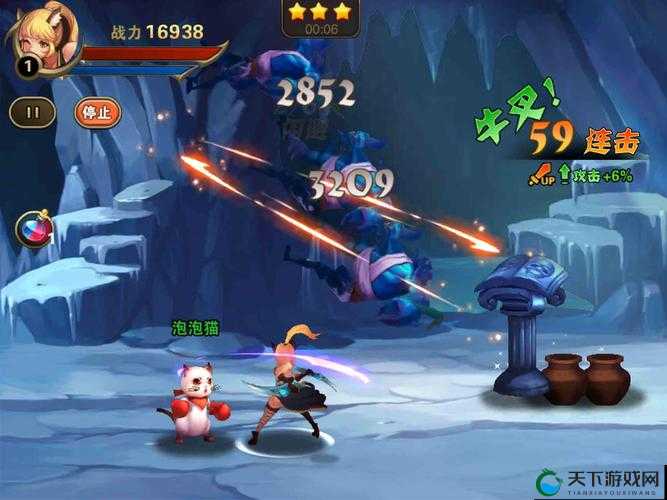Pause the battle with the pause button
Image resolution: width=667 pixels, height=500 pixels.
click(33, 111)
